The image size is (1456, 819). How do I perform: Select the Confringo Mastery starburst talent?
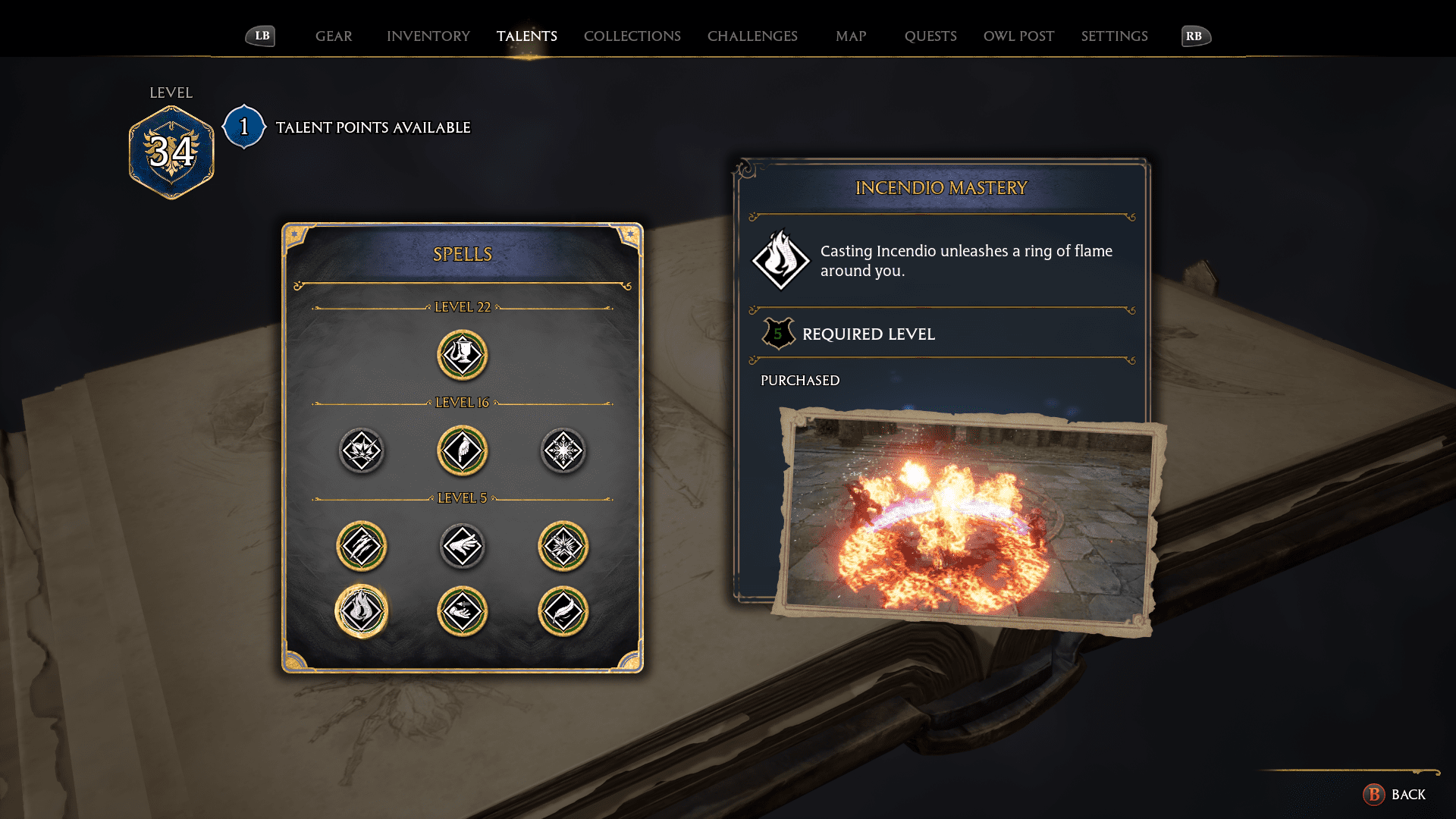563,544
